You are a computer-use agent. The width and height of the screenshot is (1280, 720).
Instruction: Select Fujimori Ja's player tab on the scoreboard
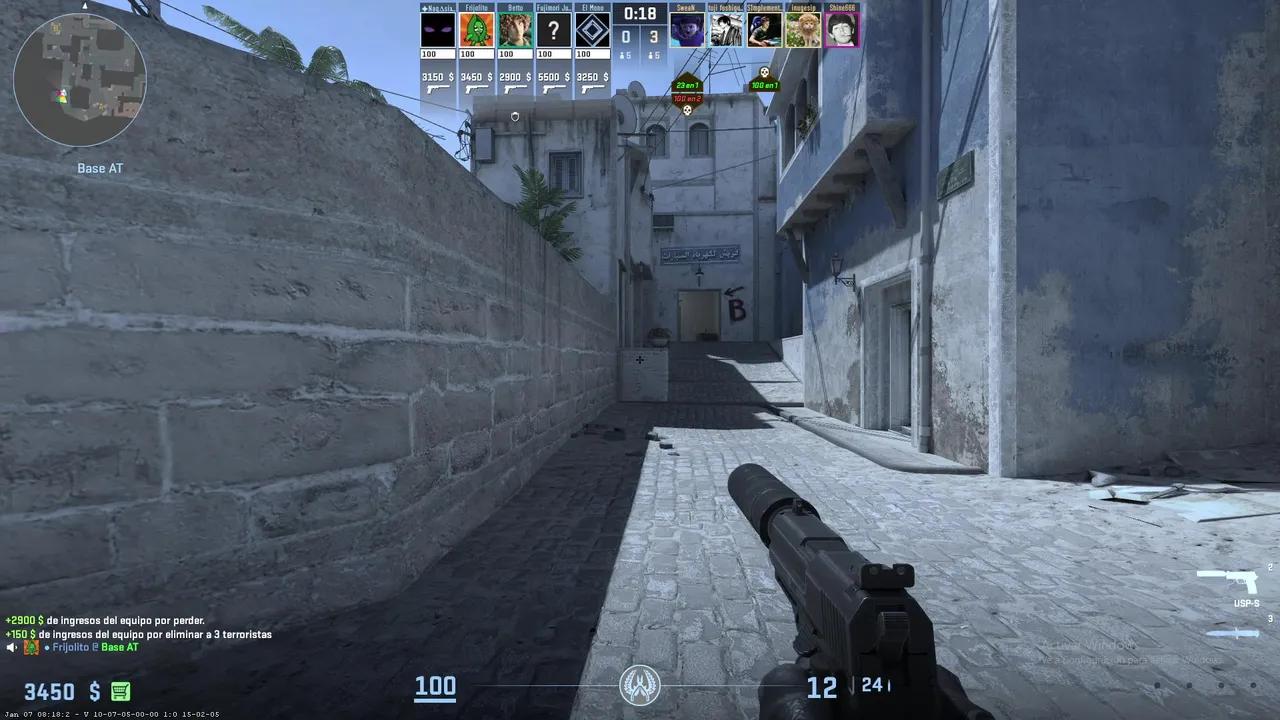coord(553,28)
